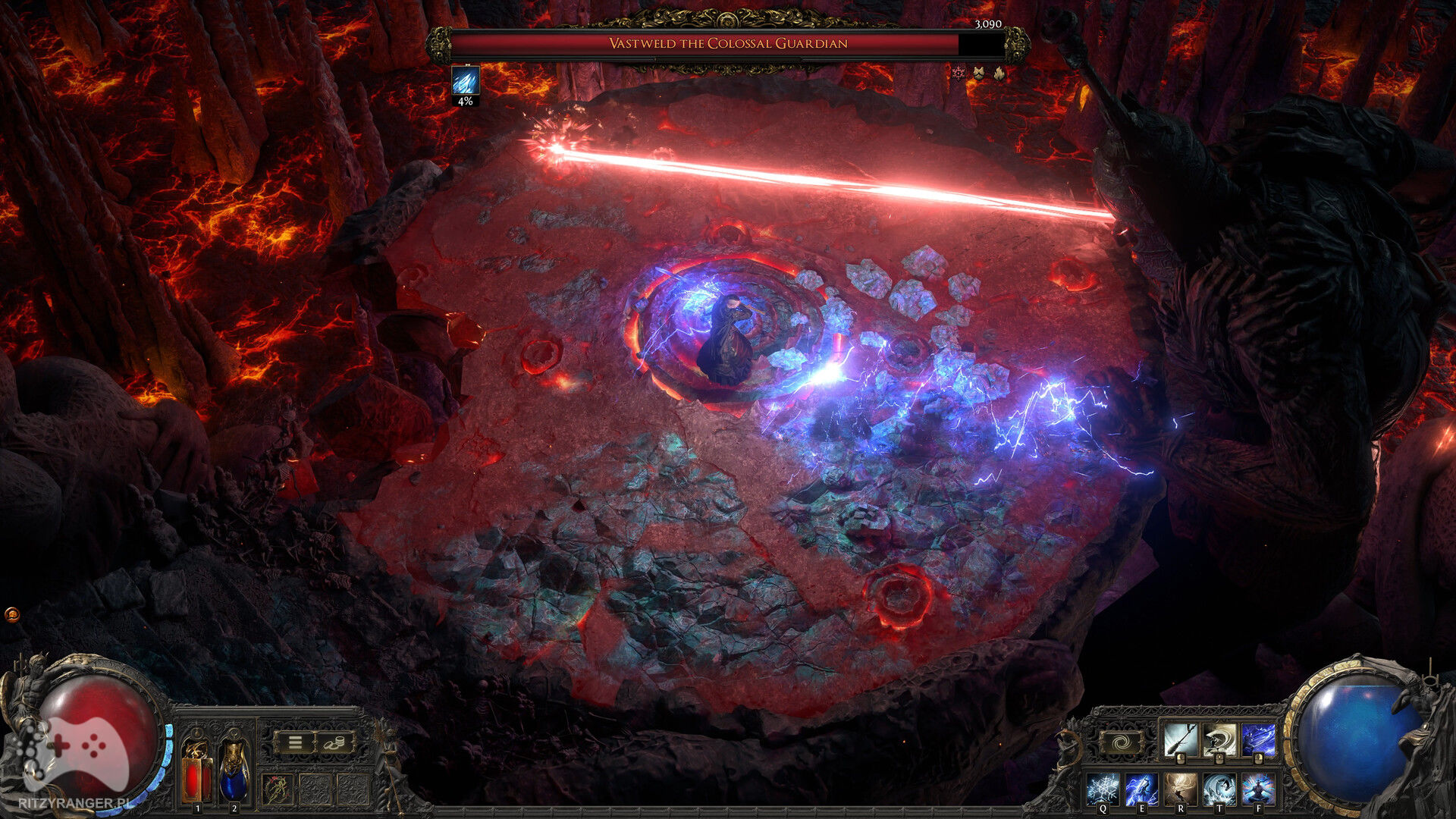Screen dimensions: 1456x819
Task: Use the icy wave leap skill
Action: (x=1219, y=789)
